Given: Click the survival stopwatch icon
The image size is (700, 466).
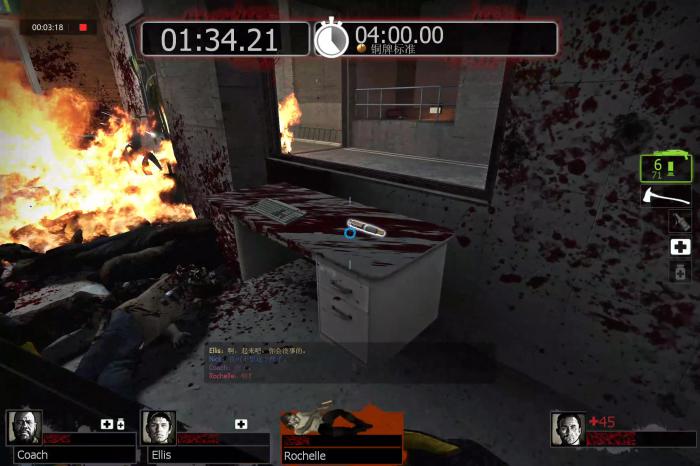Looking at the screenshot, I should 331,38.
